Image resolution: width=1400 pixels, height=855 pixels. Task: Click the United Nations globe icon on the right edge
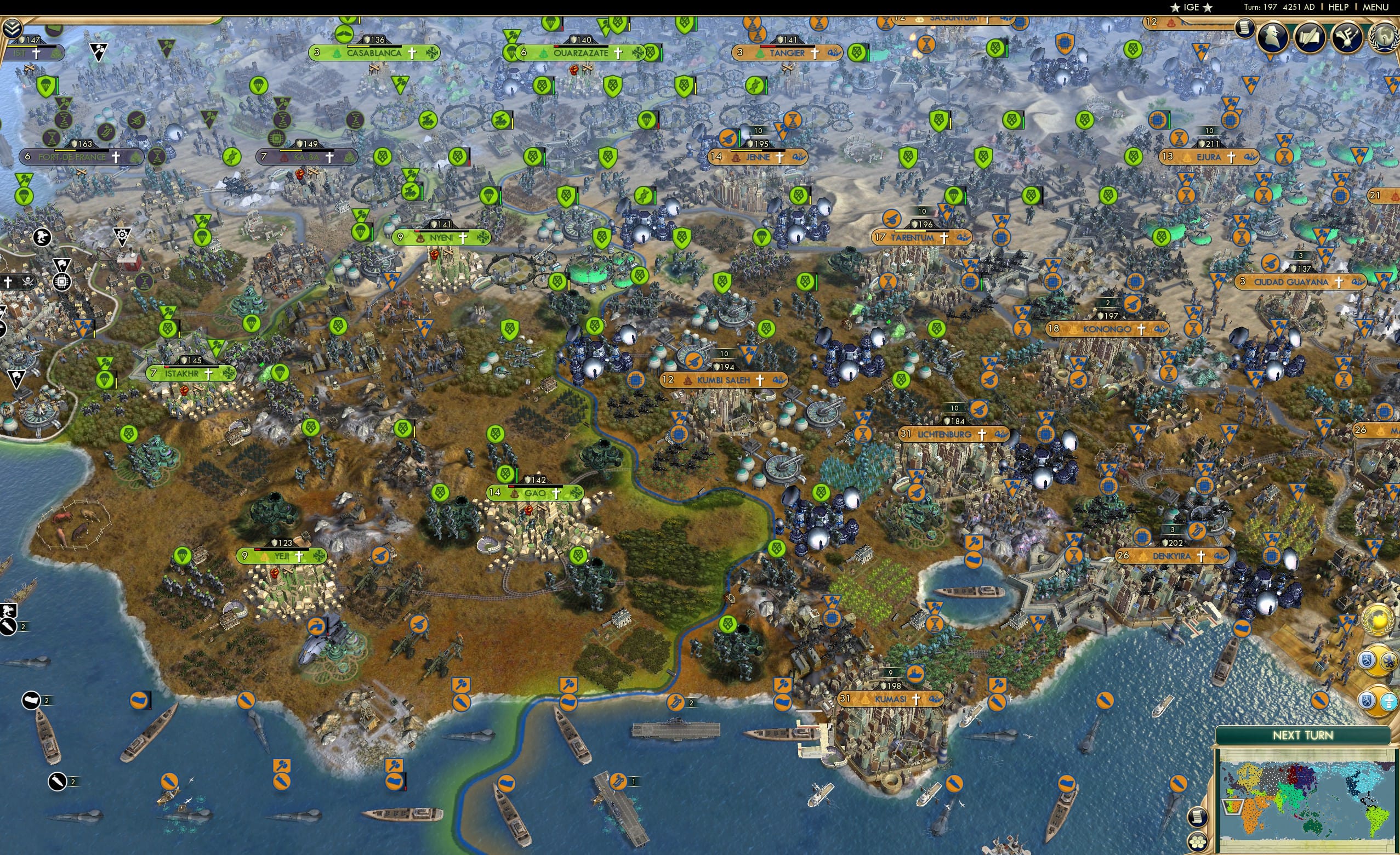click(1379, 620)
